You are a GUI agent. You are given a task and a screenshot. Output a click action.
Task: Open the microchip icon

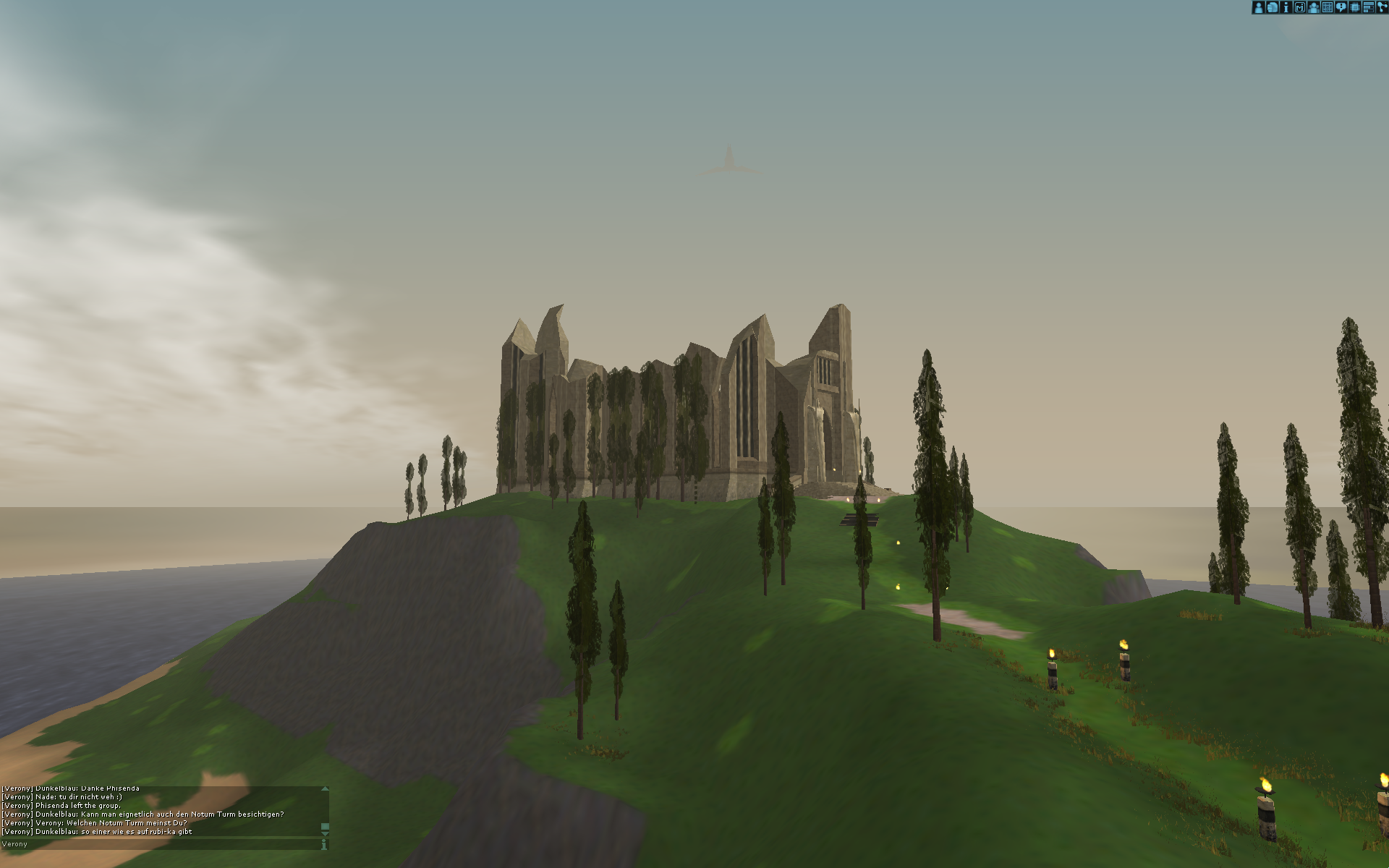(x=1354, y=7)
